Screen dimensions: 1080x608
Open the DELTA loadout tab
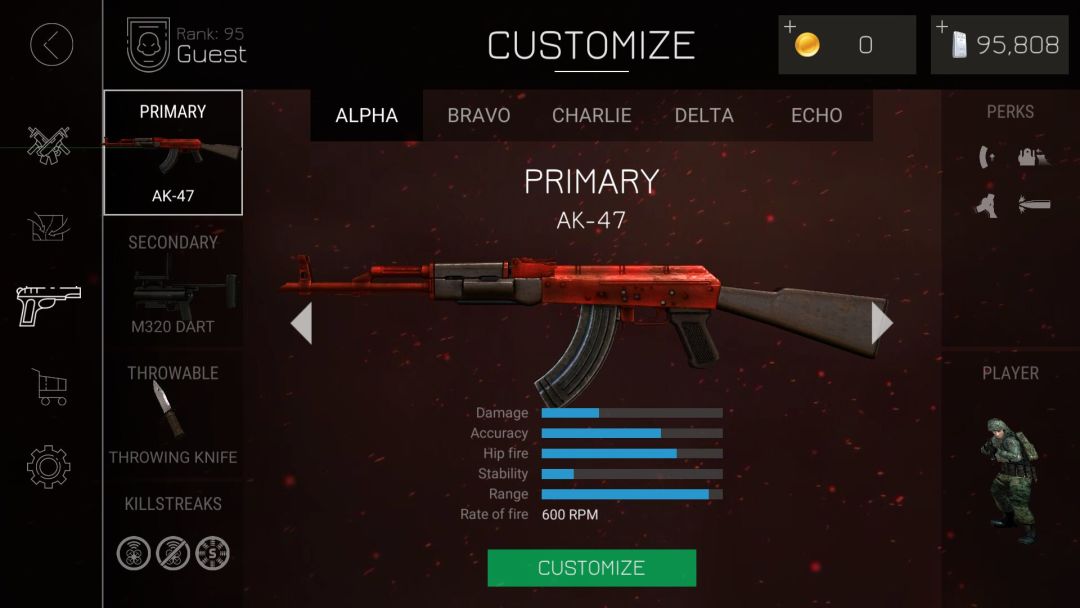[704, 115]
